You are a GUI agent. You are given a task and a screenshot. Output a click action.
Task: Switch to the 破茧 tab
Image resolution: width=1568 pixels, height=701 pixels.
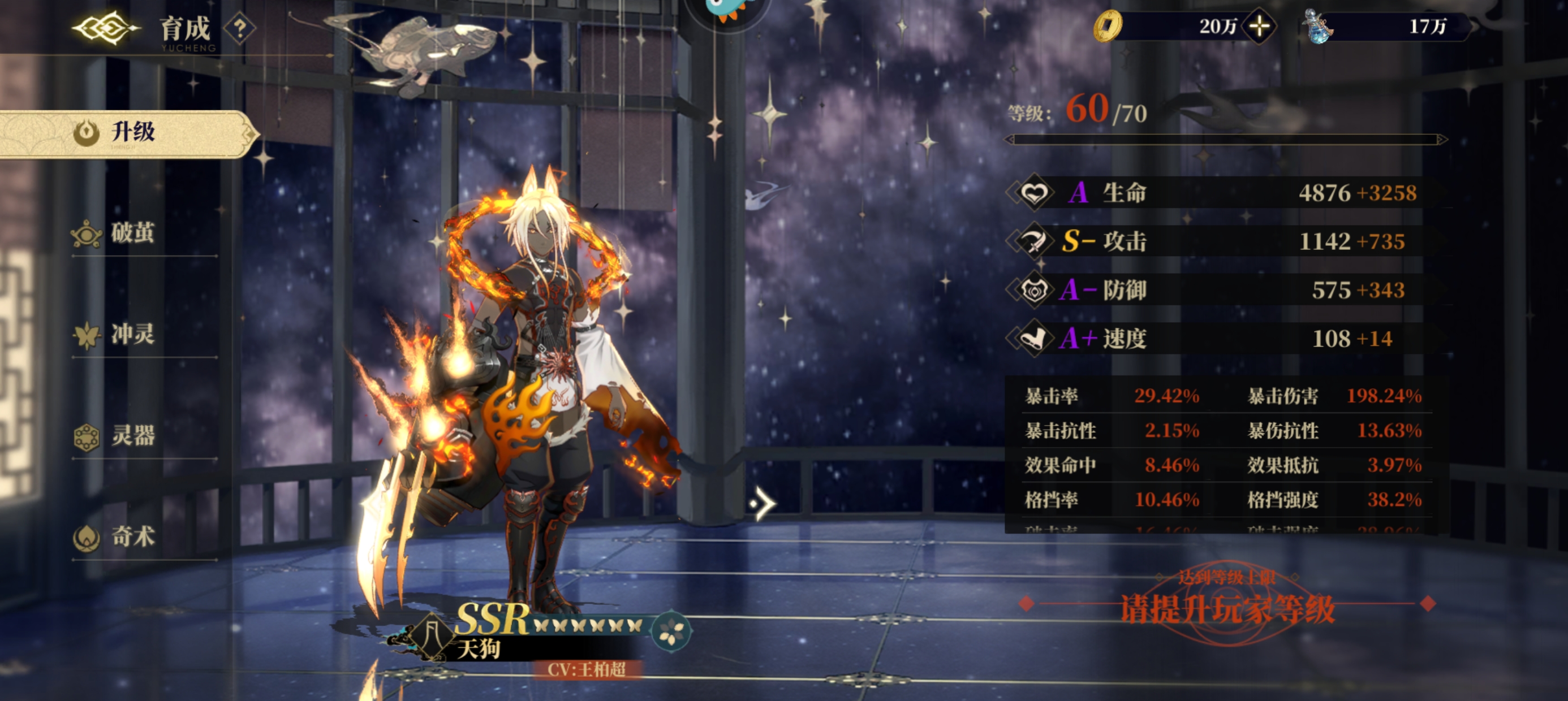[x=132, y=233]
